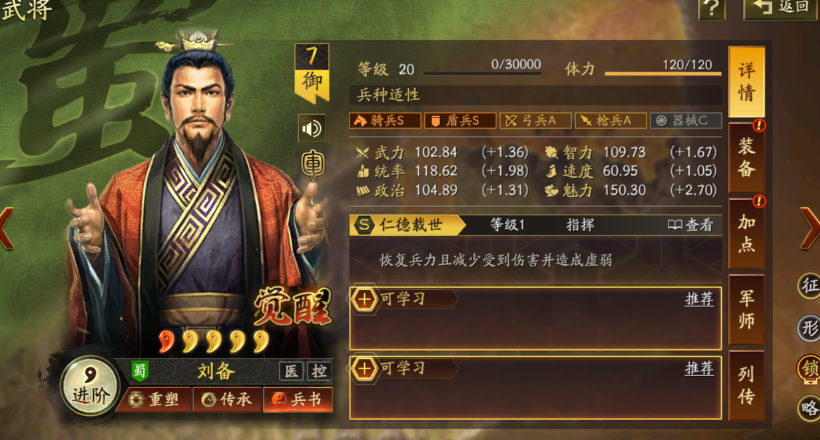Open the question mark help button
This screenshot has height=440, width=820.
click(711, 8)
